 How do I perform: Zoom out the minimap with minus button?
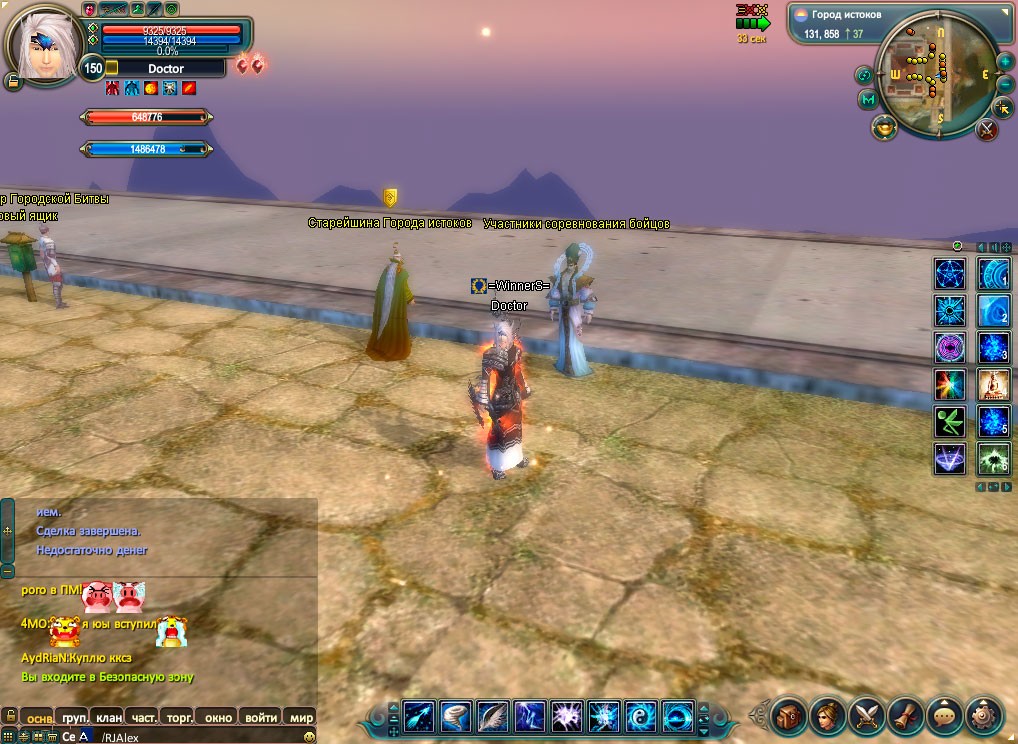pos(1004,84)
